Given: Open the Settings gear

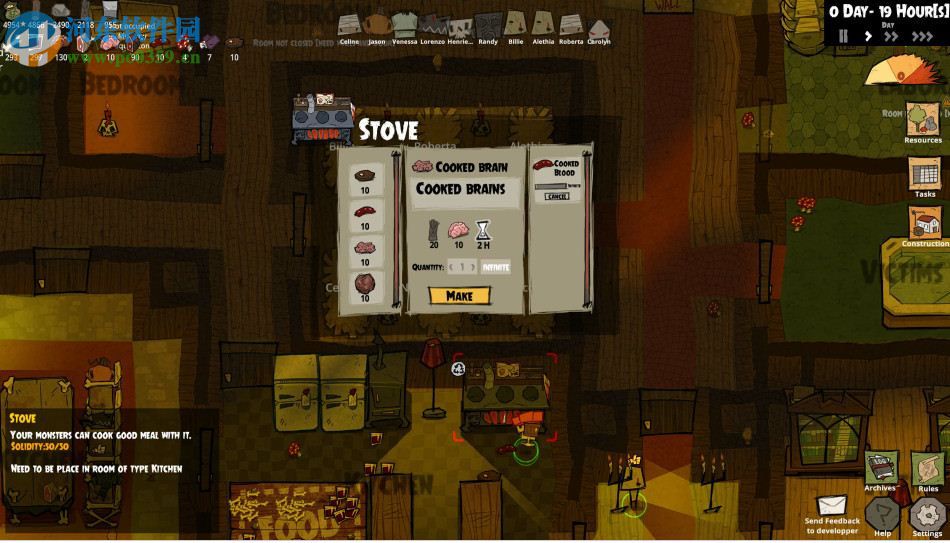Looking at the screenshot, I should [927, 516].
